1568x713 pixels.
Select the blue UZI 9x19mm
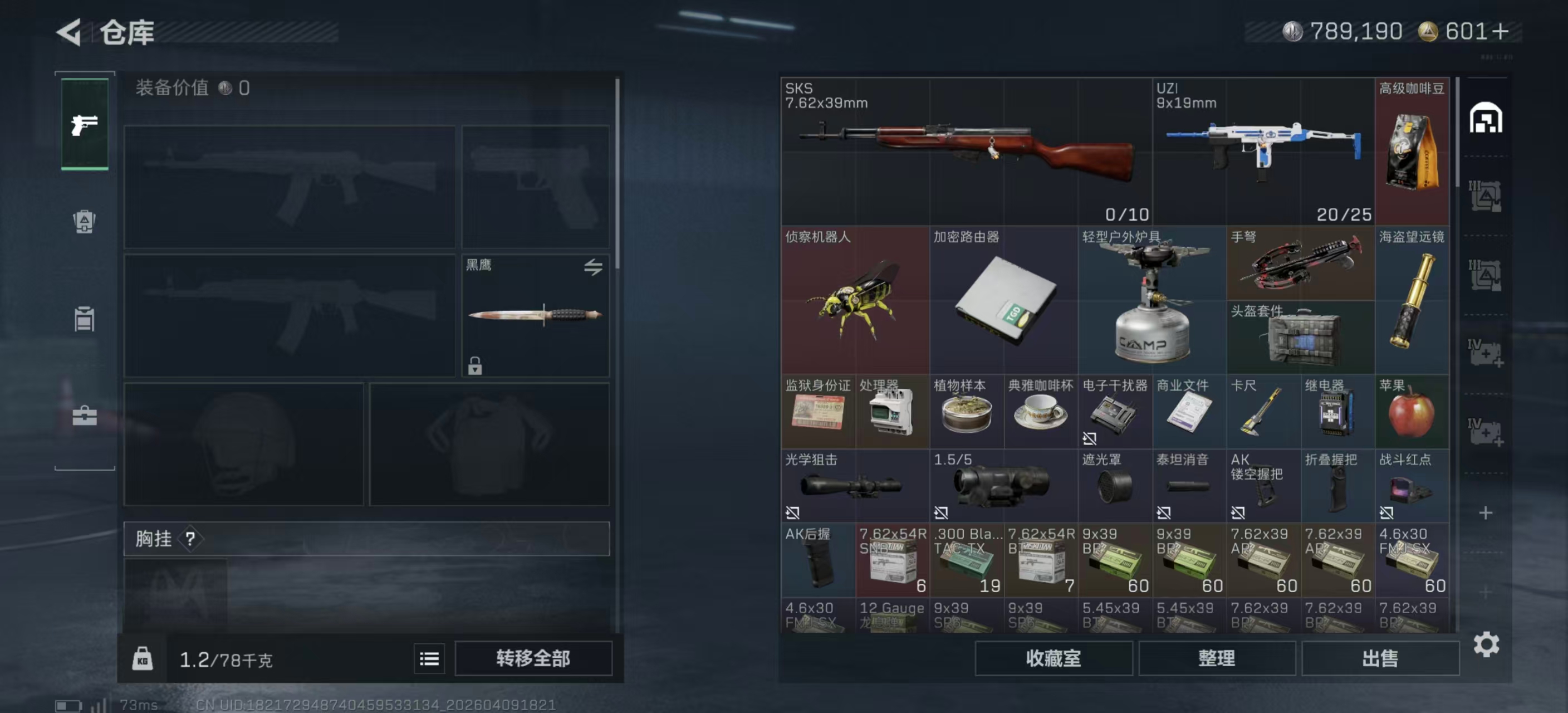click(1263, 151)
